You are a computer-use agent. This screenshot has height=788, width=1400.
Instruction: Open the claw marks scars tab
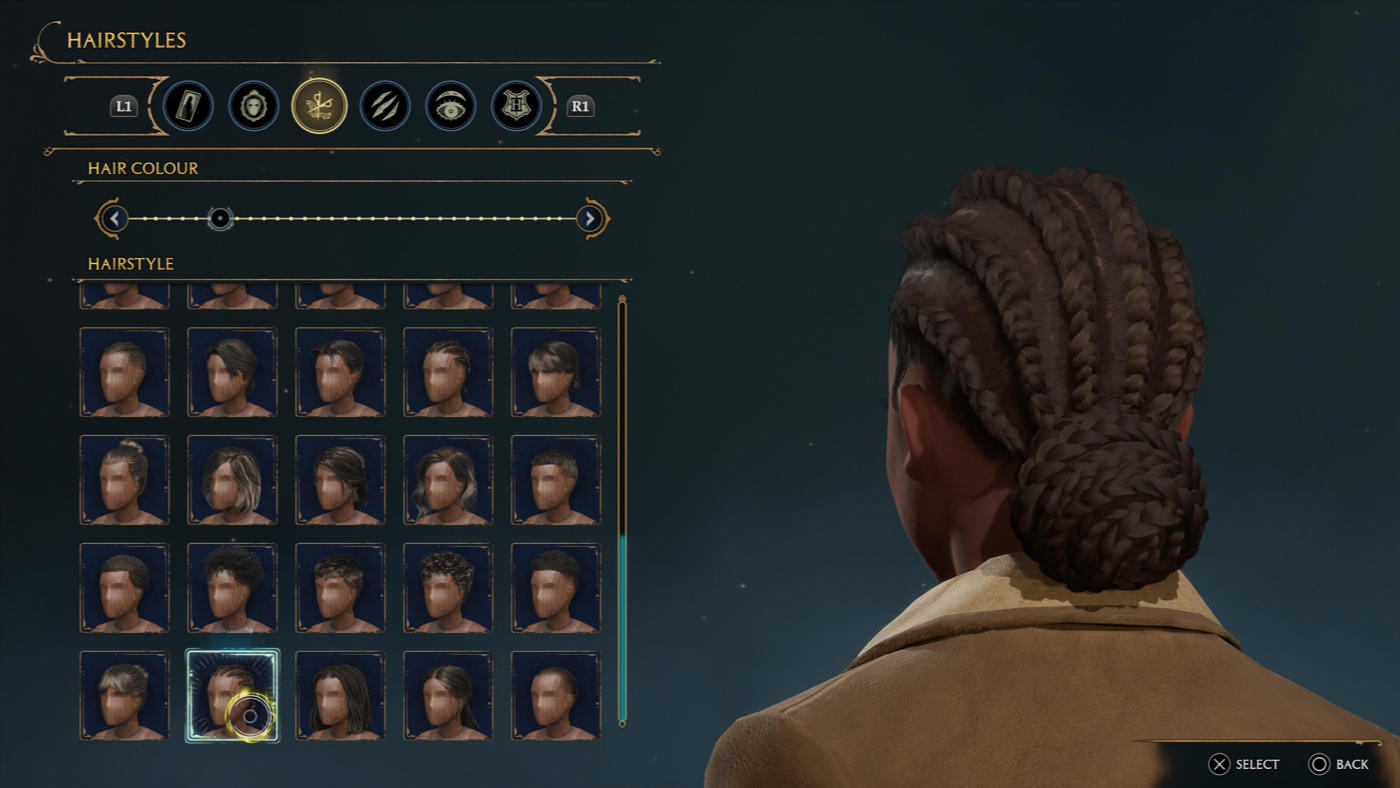tap(385, 105)
